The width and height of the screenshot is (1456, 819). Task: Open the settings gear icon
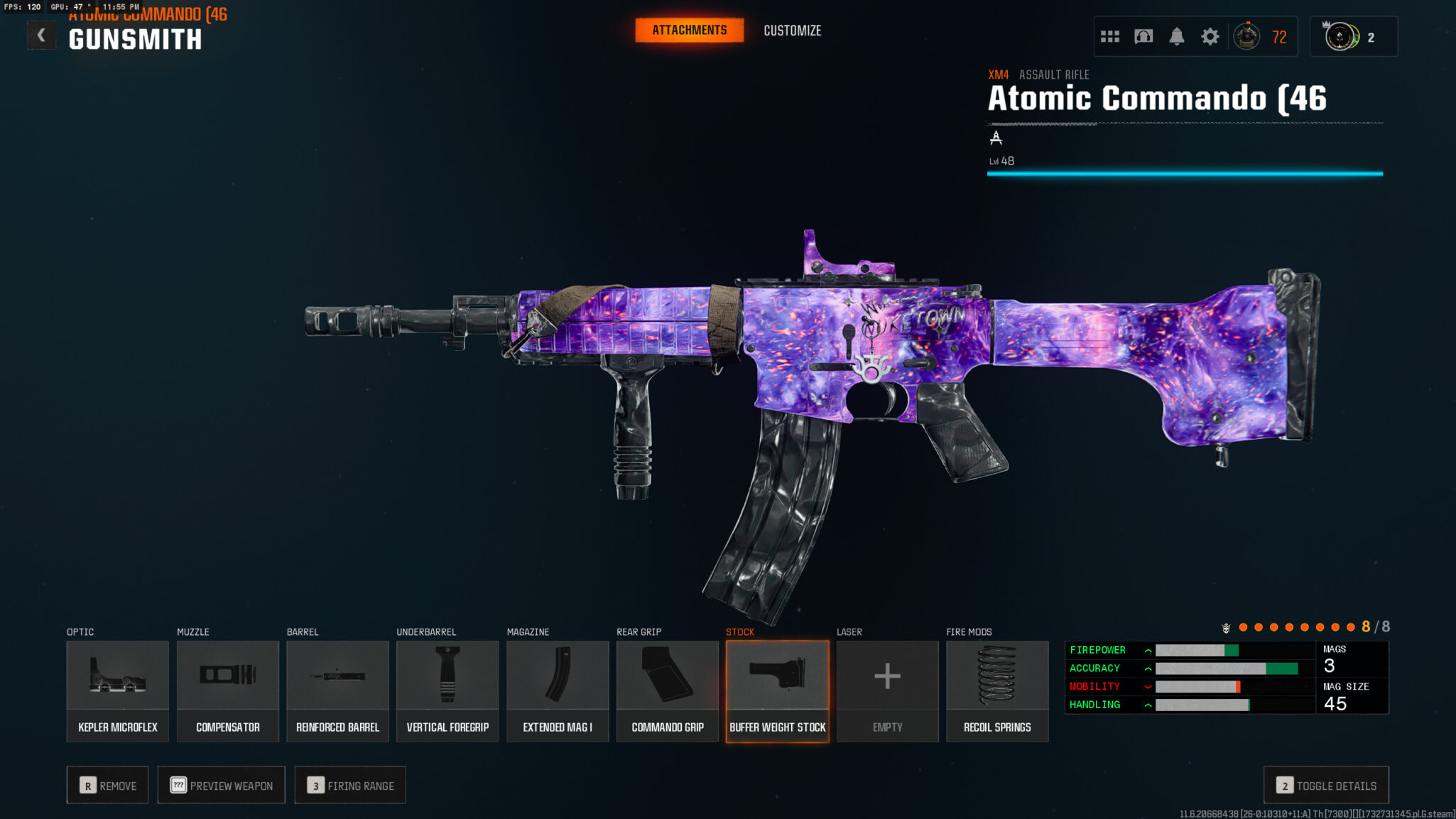[x=1210, y=36]
